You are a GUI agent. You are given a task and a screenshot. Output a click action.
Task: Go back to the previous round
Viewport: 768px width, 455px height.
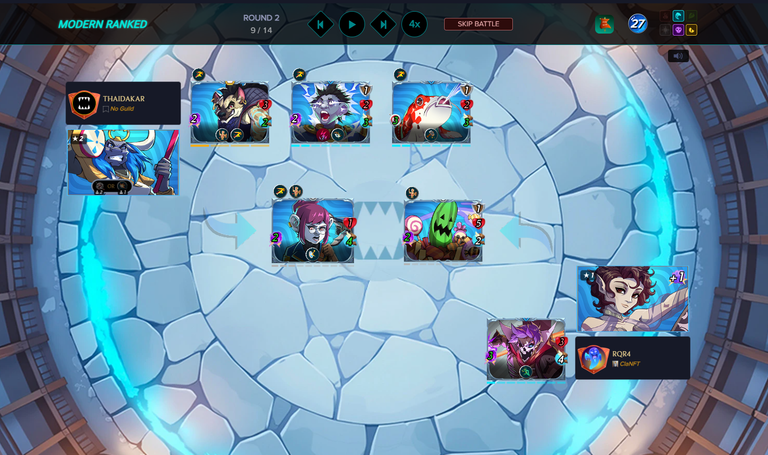point(320,24)
